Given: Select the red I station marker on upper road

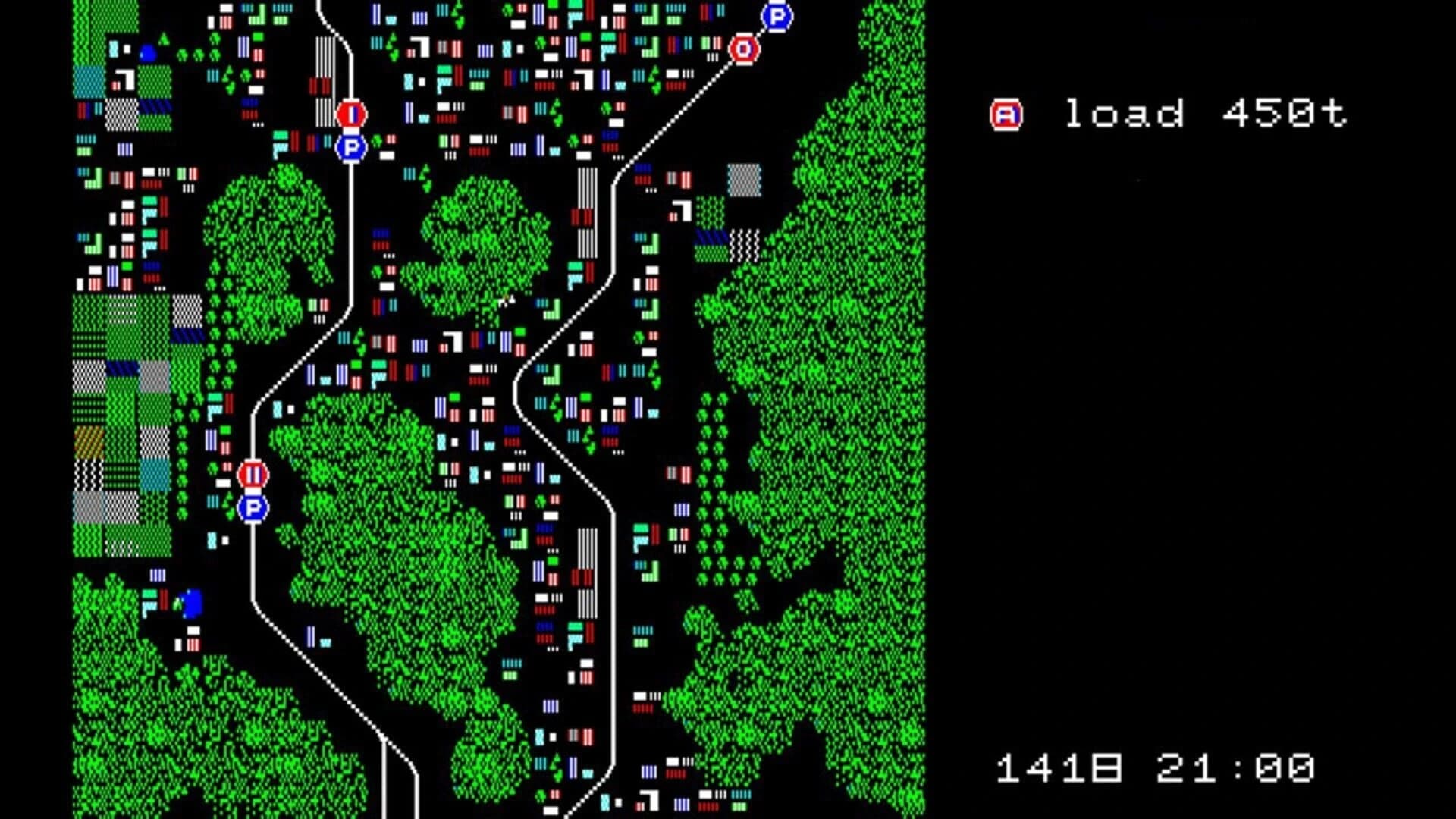Looking at the screenshot, I should [x=351, y=114].
